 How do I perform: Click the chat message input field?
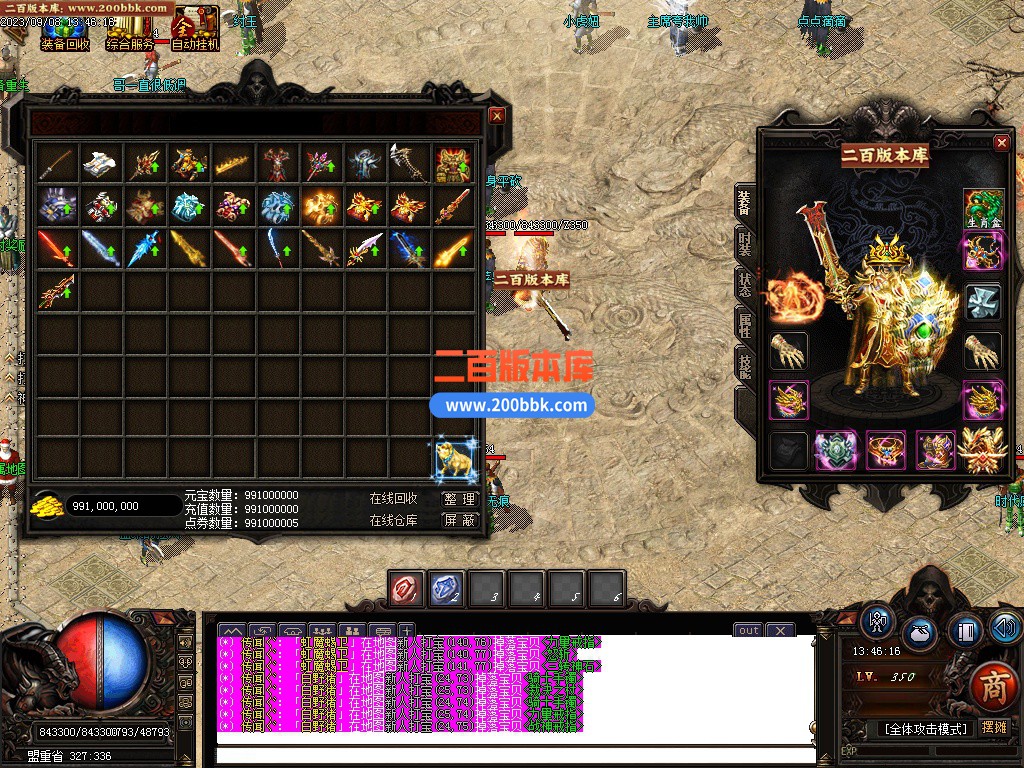515,755
